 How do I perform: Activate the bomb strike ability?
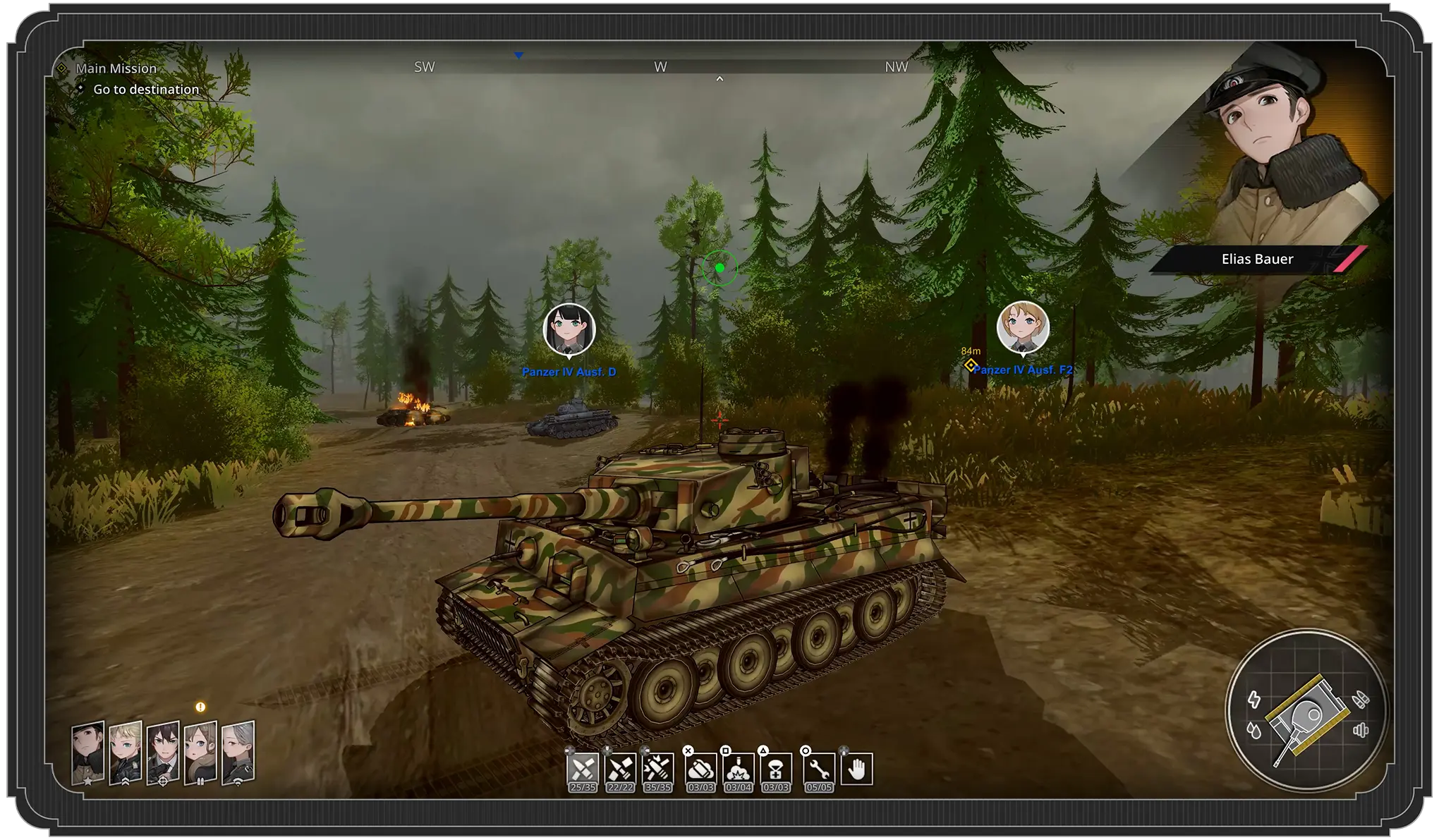point(738,769)
